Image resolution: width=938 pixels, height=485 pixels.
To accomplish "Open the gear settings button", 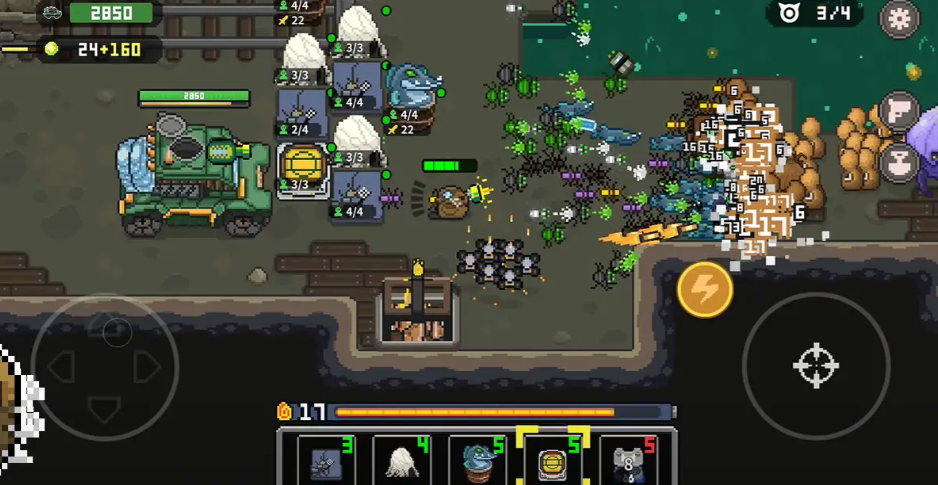I will click(x=898, y=19).
